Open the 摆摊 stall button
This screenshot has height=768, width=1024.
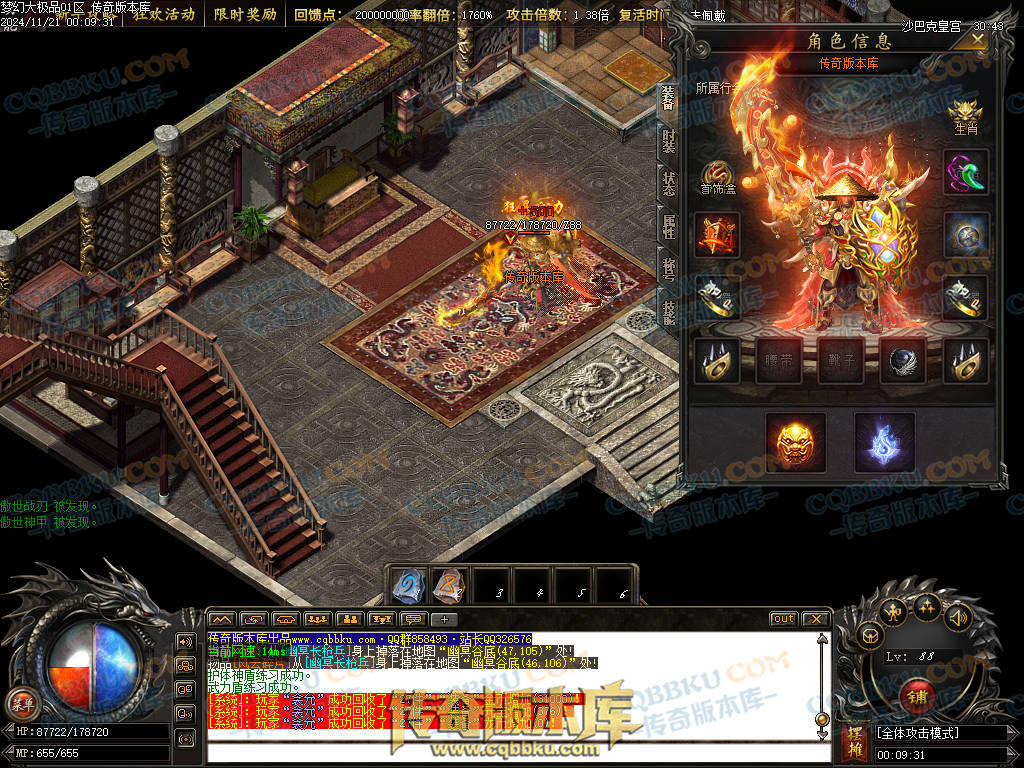(x=855, y=743)
